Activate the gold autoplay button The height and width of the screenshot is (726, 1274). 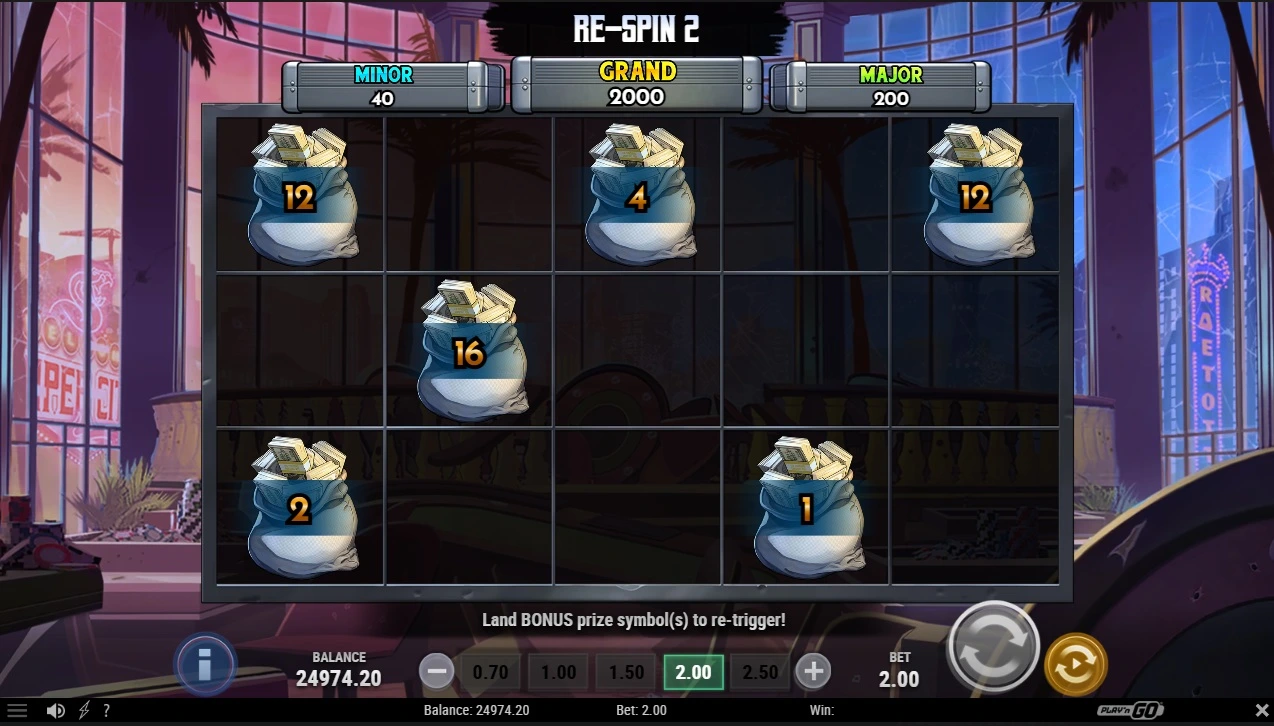coord(1075,664)
